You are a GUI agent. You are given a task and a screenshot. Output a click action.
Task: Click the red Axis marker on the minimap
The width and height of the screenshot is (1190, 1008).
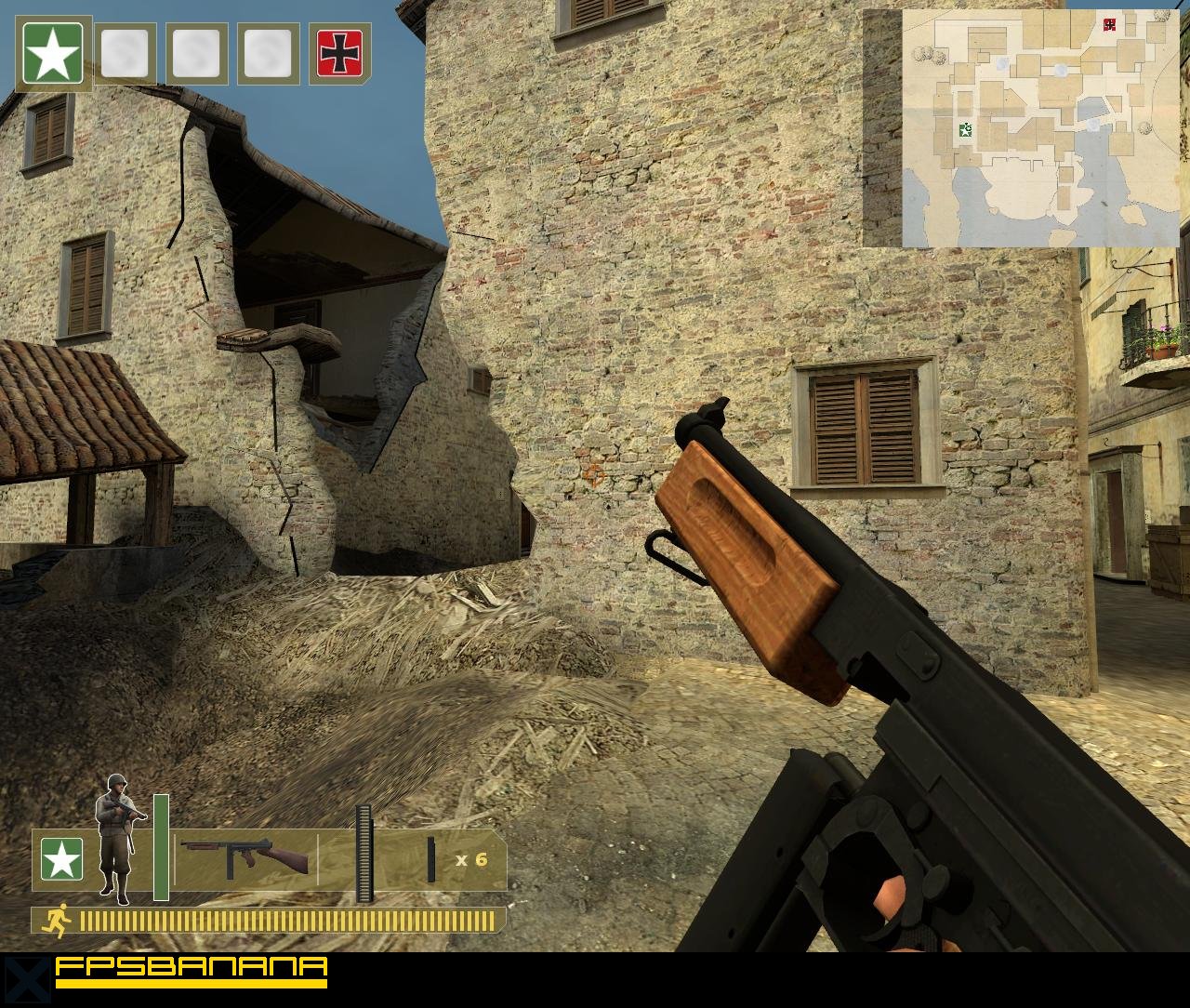1108,23
